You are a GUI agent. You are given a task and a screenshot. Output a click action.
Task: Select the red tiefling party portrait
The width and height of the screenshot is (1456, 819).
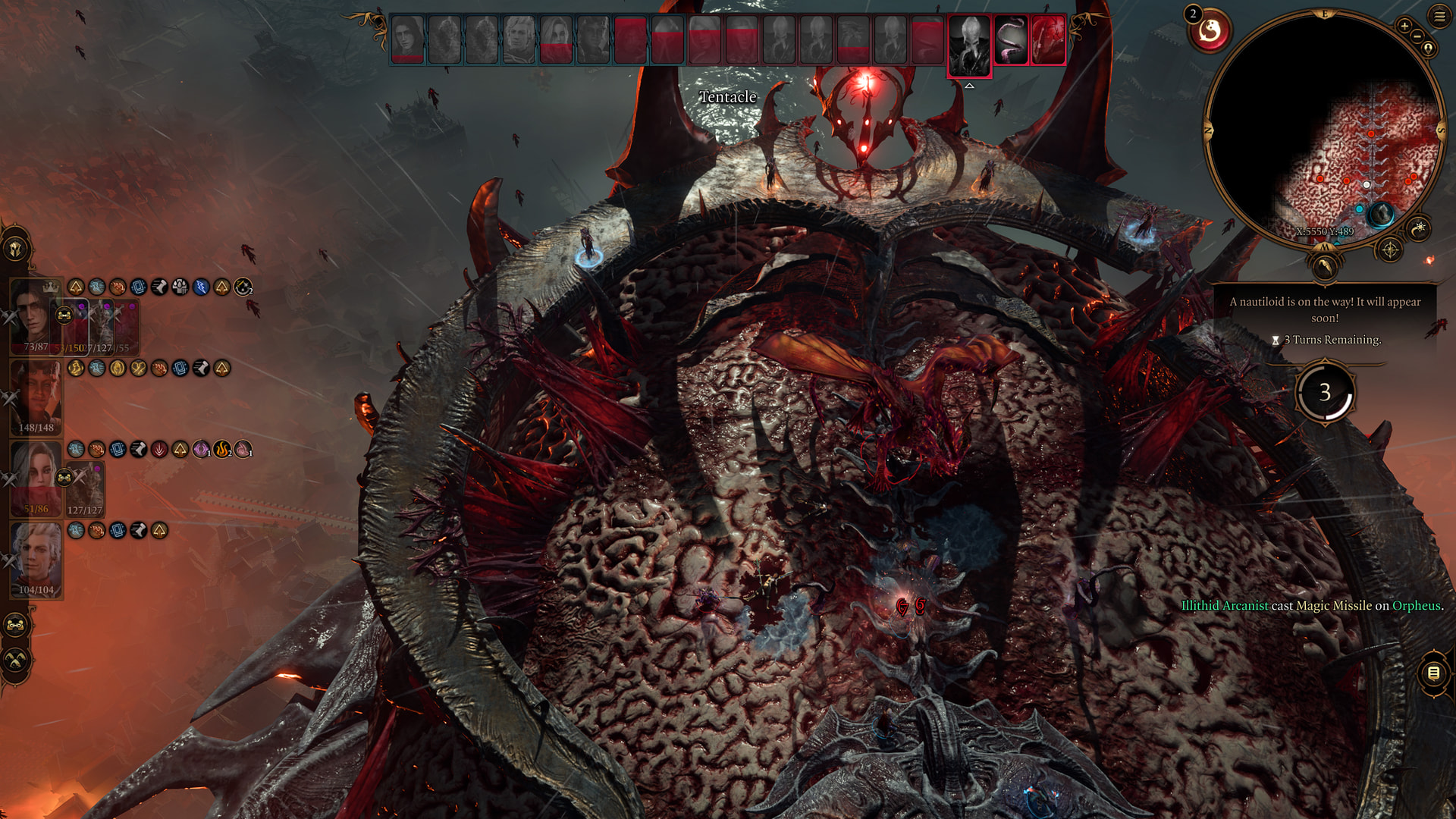coord(35,396)
